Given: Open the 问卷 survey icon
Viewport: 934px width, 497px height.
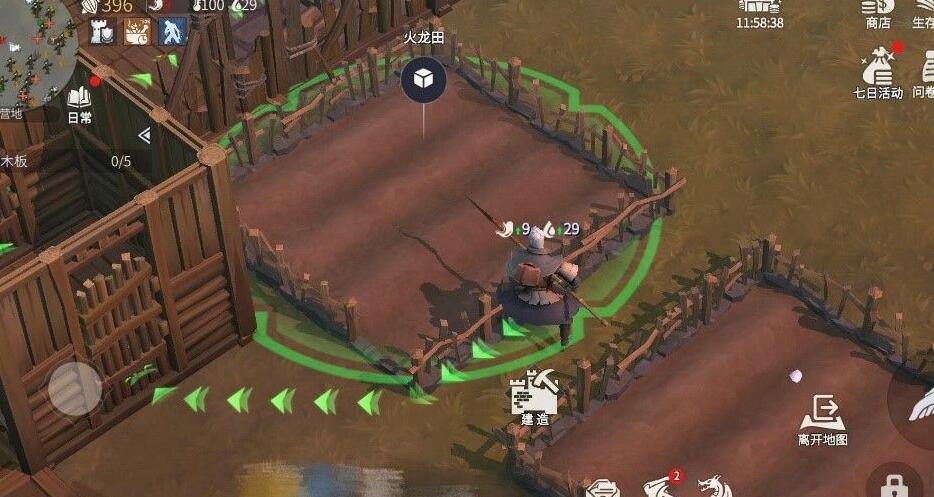Looking at the screenshot, I should [923, 74].
